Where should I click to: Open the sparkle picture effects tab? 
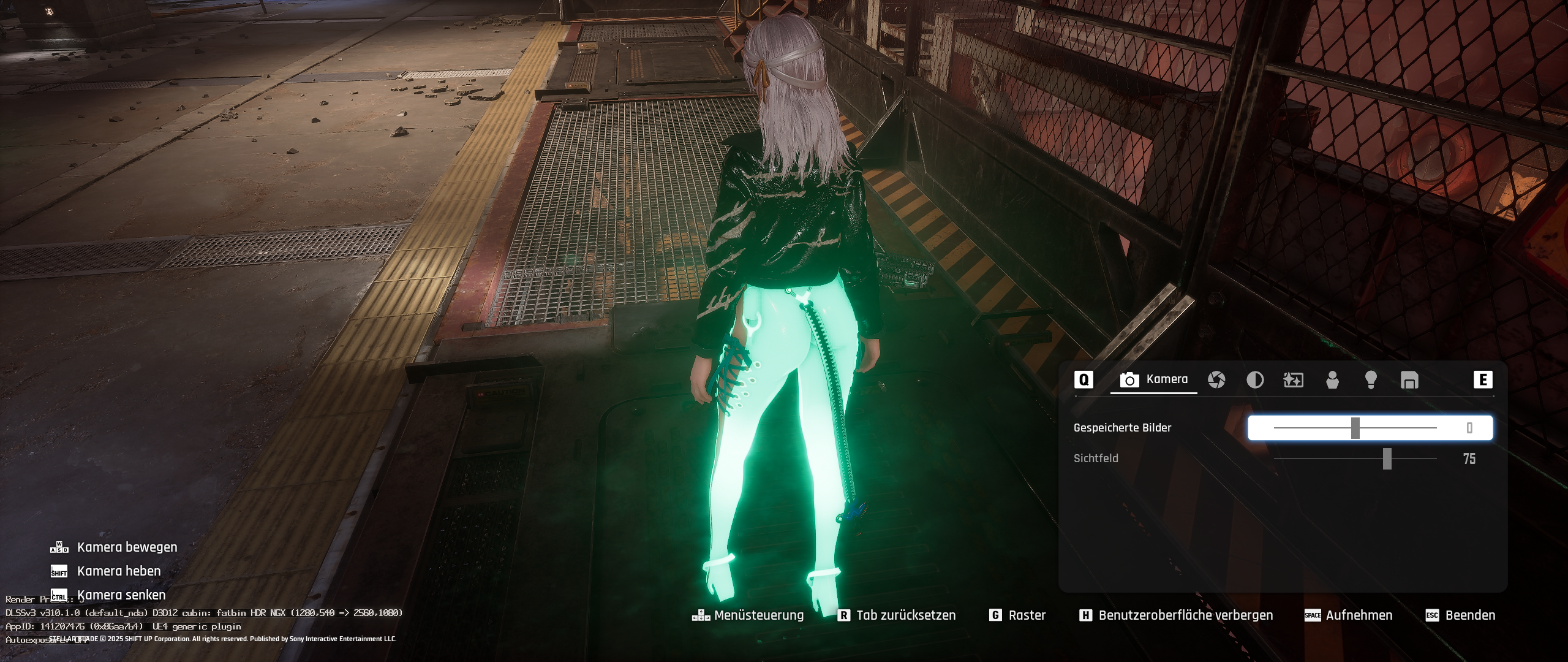[x=1293, y=380]
